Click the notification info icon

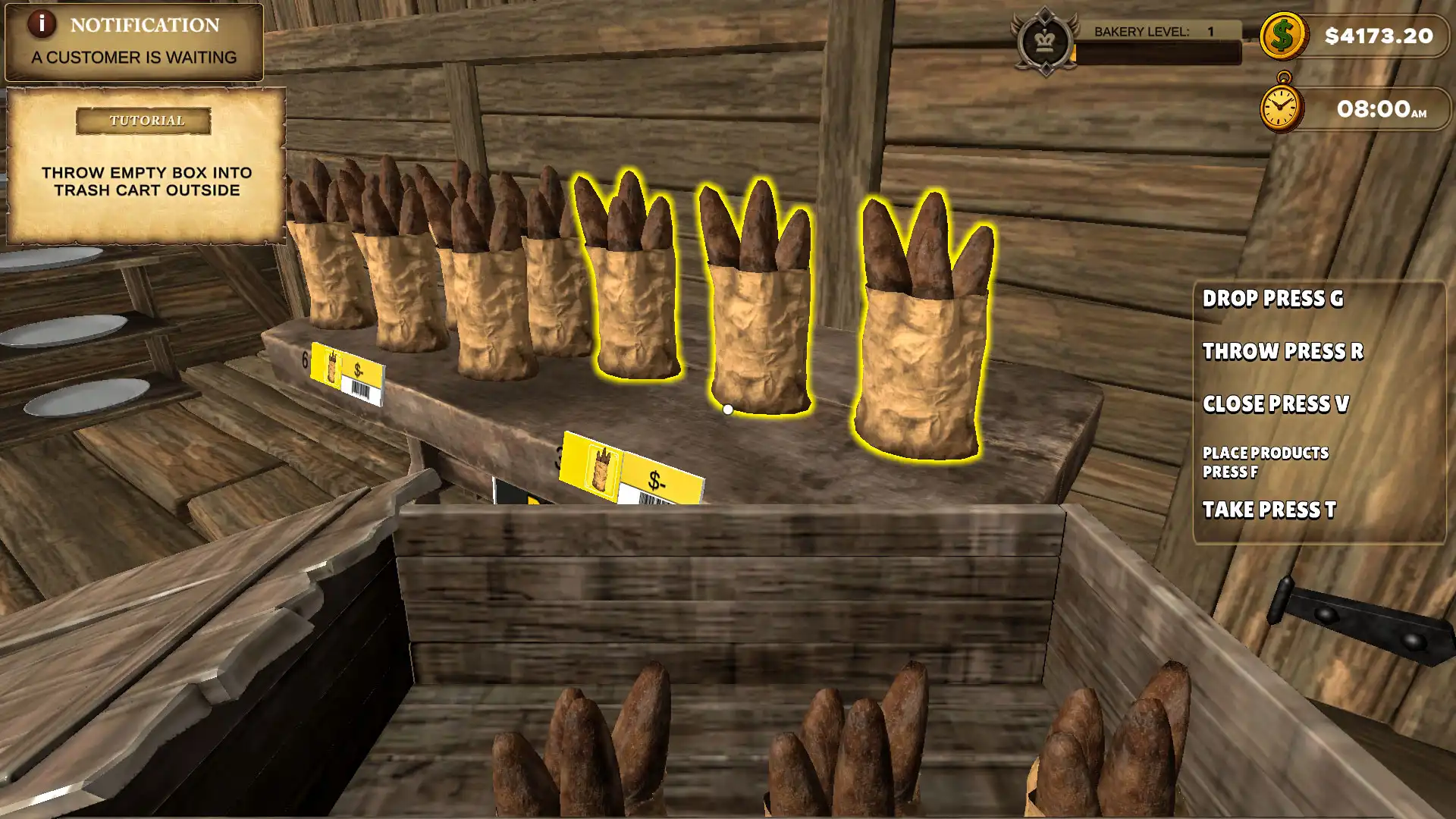coord(42,24)
